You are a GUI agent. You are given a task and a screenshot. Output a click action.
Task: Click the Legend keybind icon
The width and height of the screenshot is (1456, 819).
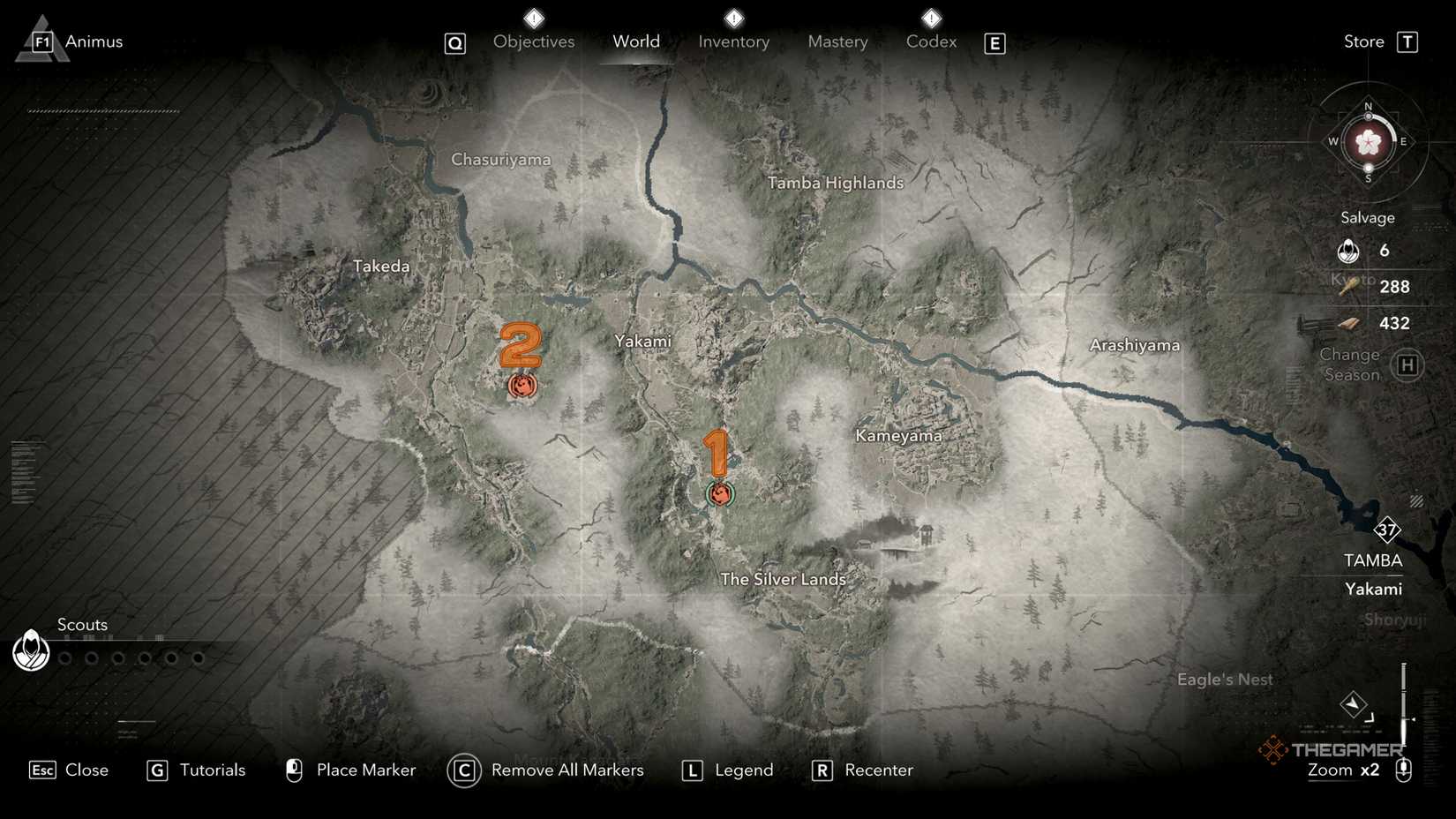pos(693,770)
